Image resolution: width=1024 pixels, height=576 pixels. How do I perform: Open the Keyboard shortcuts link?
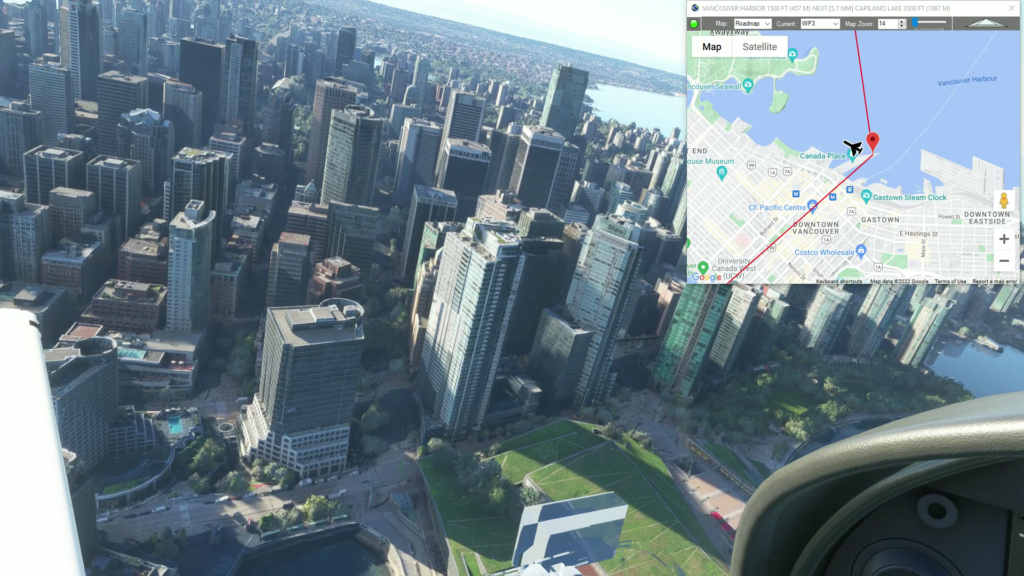(840, 281)
